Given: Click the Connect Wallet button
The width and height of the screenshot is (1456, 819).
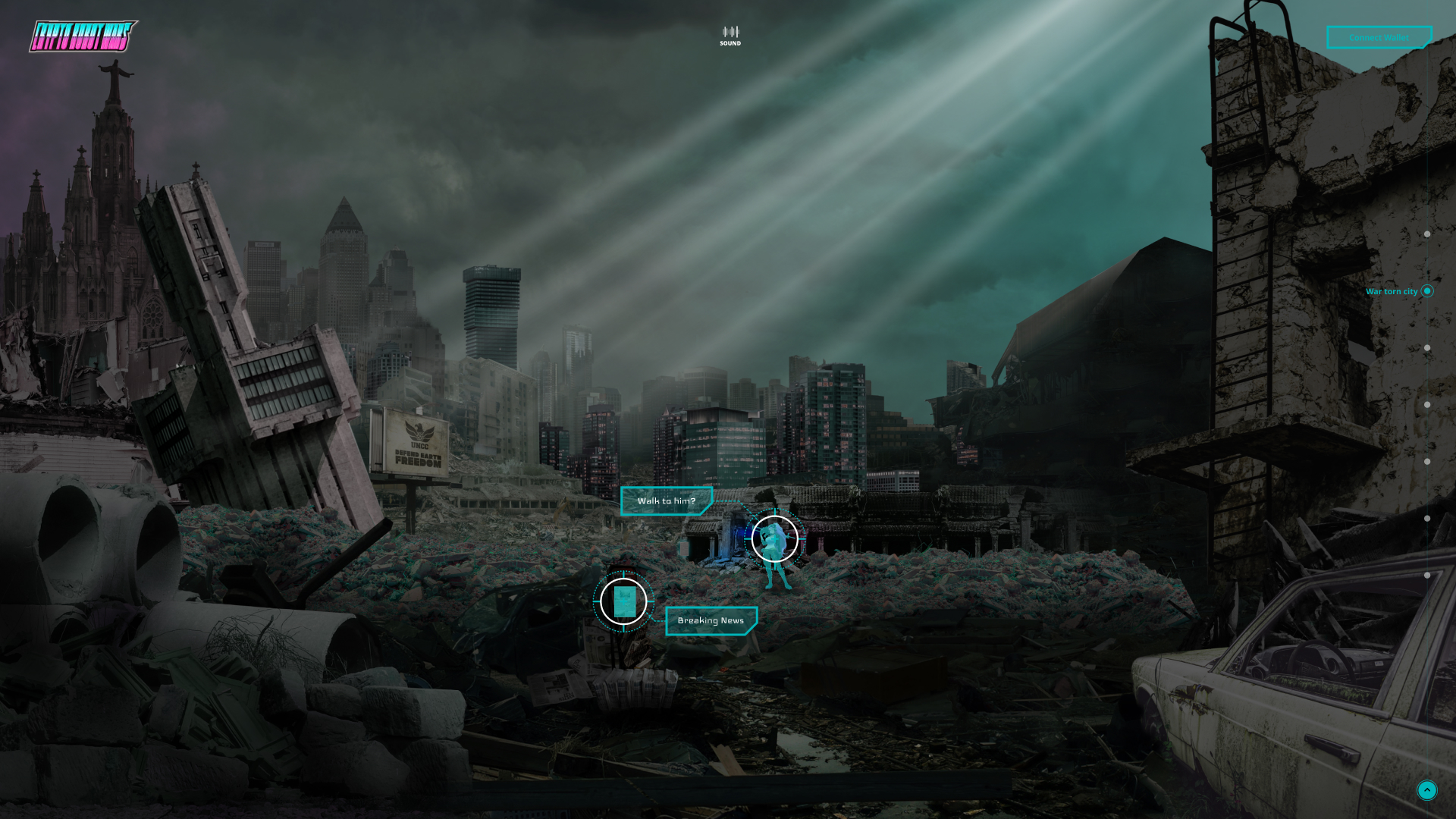Looking at the screenshot, I should [x=1378, y=37].
